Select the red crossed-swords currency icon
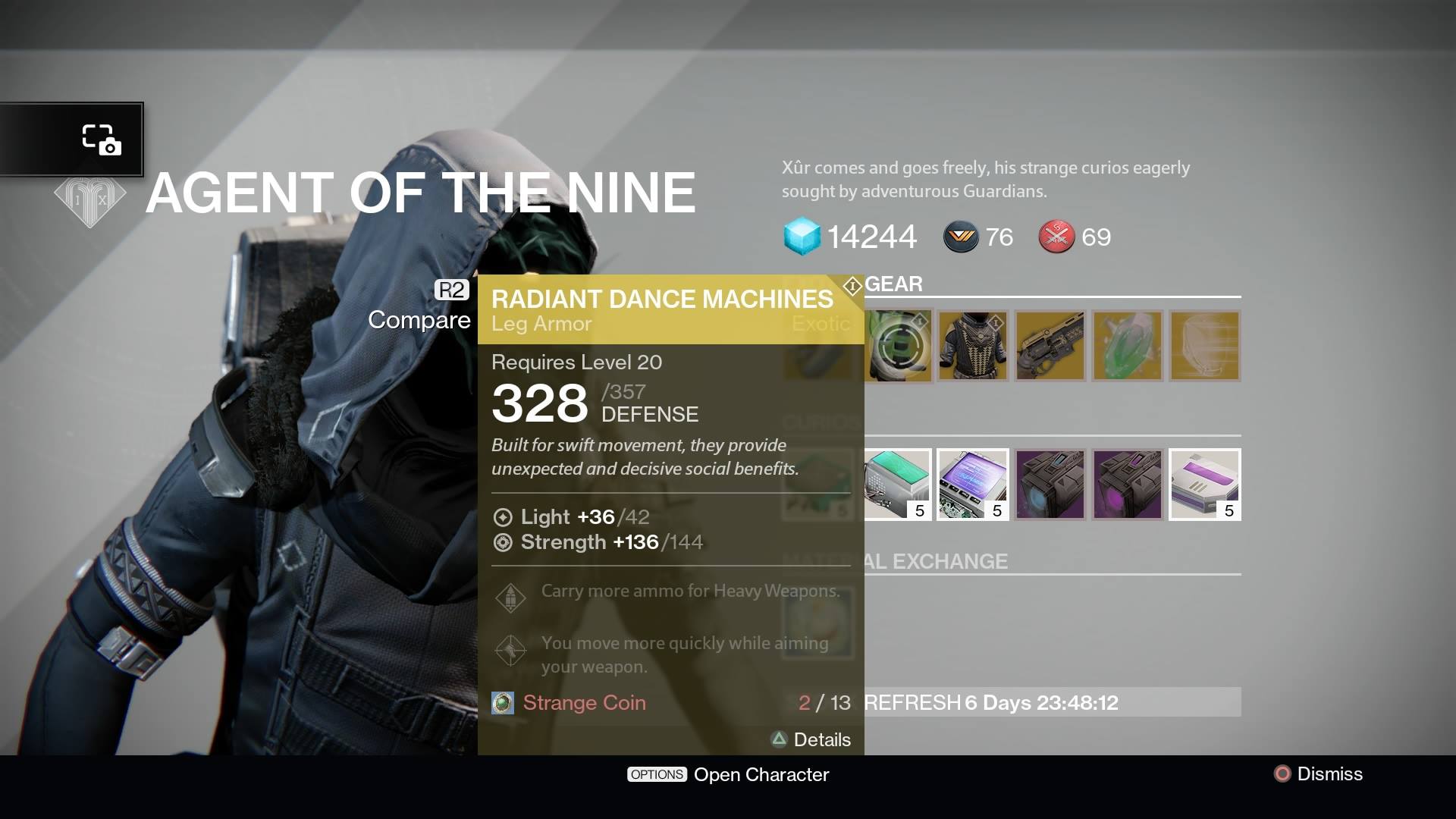This screenshot has height=819, width=1456. click(x=1056, y=237)
